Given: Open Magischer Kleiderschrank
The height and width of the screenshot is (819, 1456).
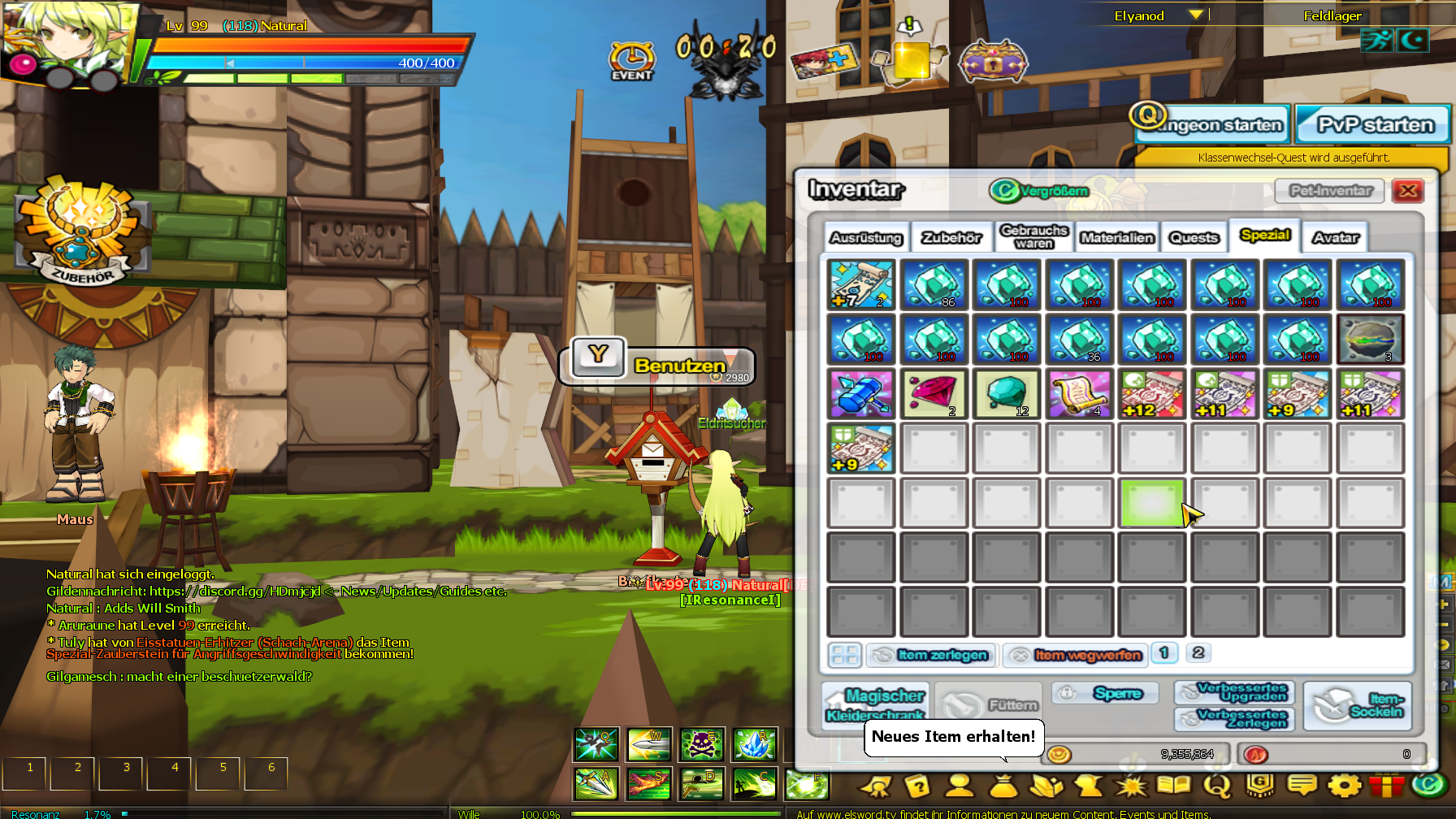Looking at the screenshot, I should tap(875, 704).
